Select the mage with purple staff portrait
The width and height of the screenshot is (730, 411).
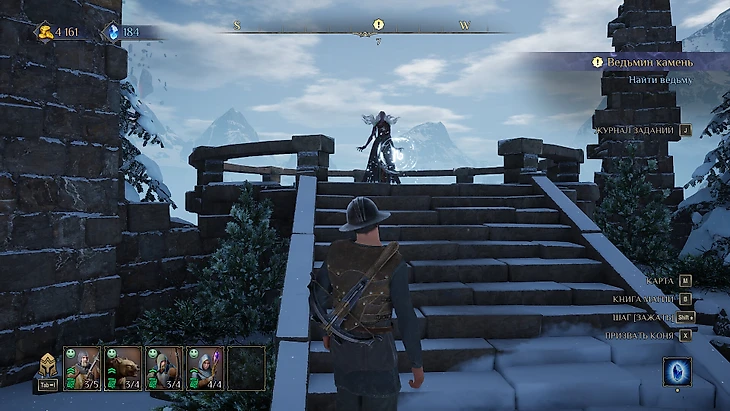(x=205, y=367)
